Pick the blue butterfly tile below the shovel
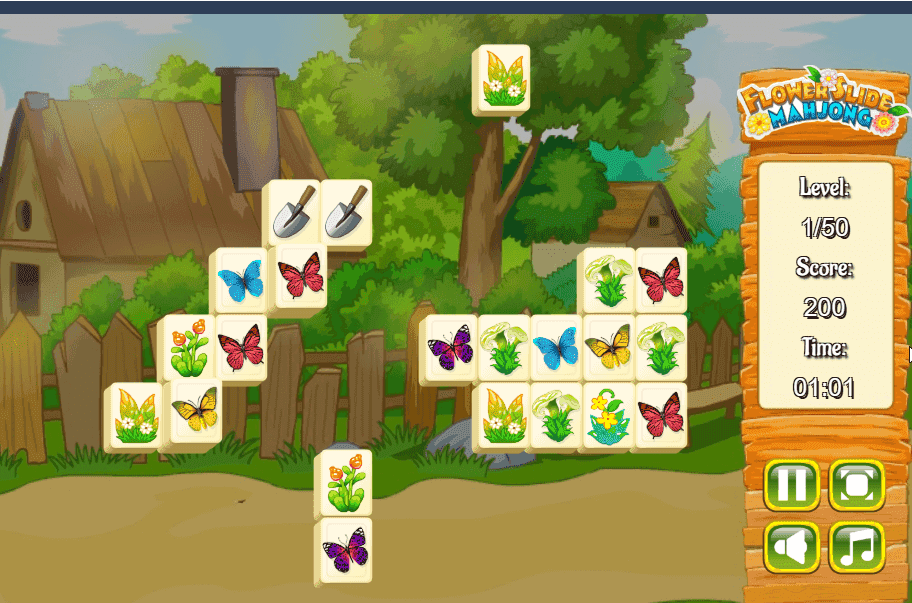The width and height of the screenshot is (912, 603). pyautogui.click(x=240, y=280)
